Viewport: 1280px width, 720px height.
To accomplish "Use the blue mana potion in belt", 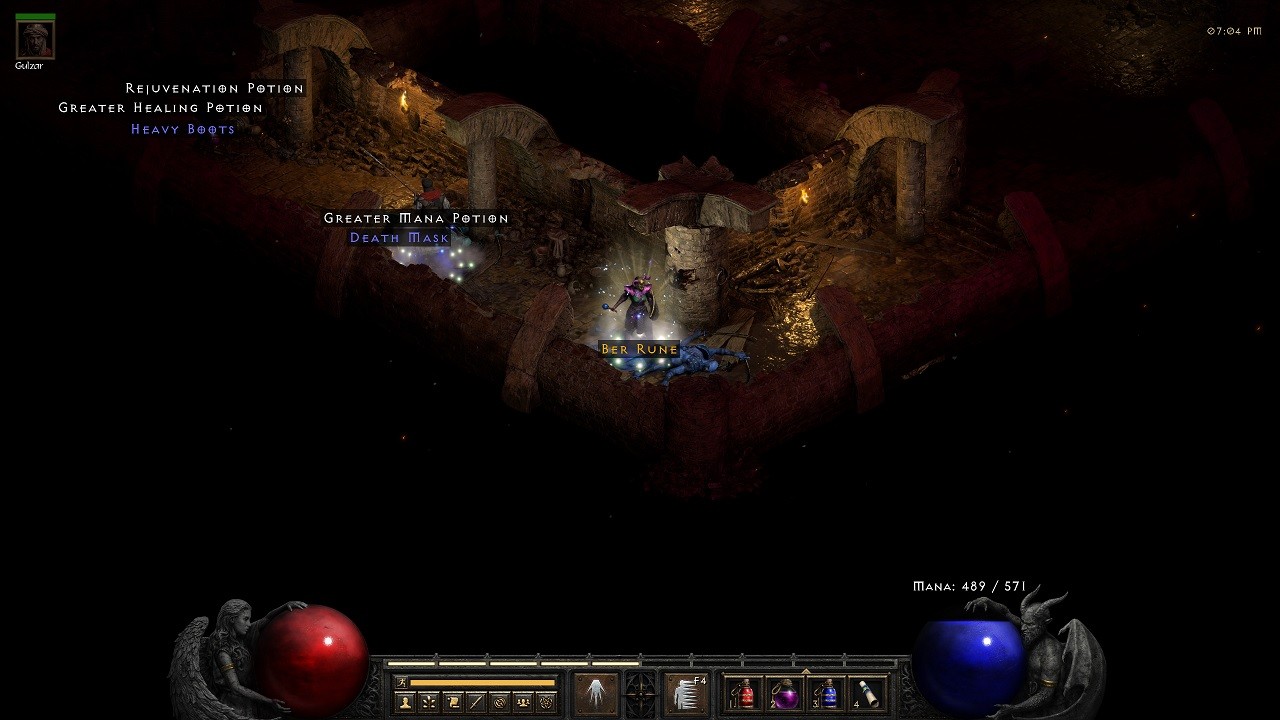I will click(829, 693).
